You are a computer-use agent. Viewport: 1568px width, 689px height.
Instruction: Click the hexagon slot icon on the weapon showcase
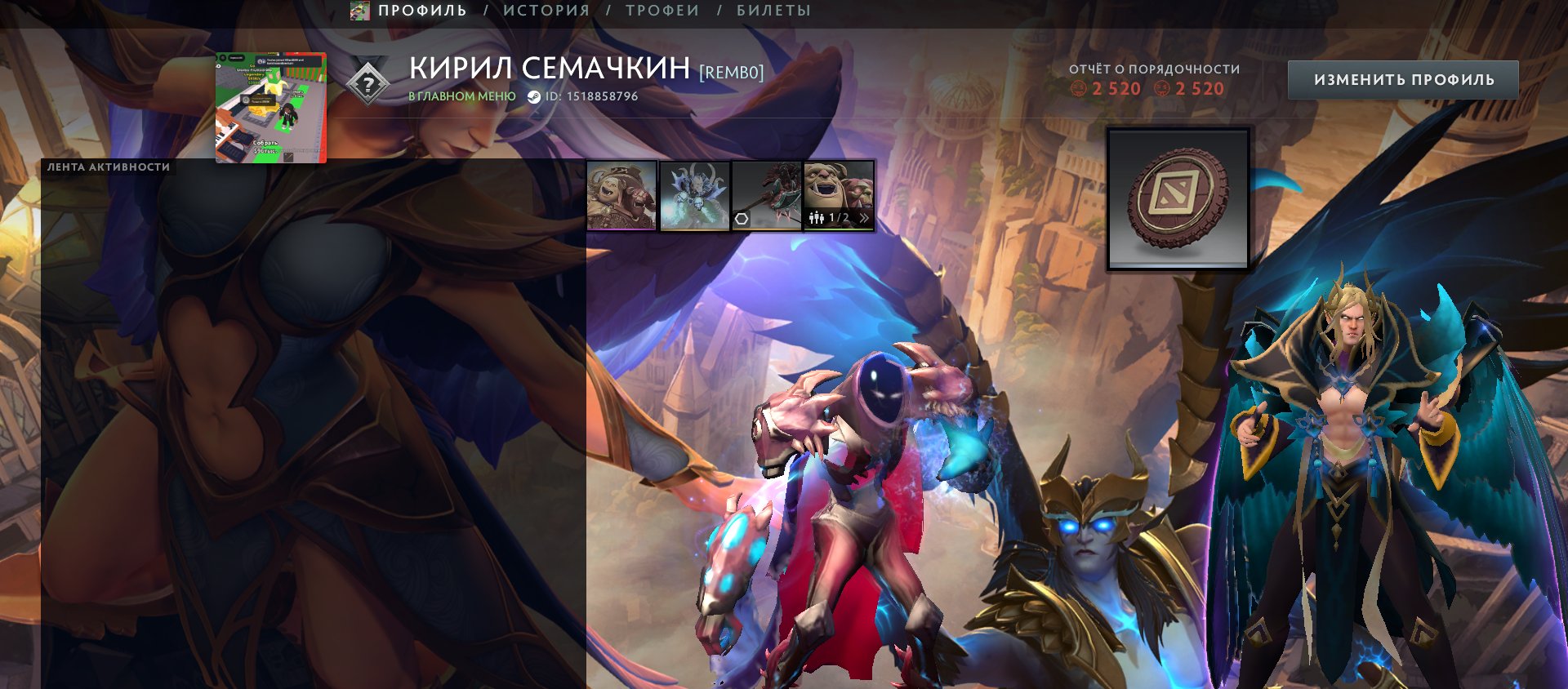pos(743,217)
